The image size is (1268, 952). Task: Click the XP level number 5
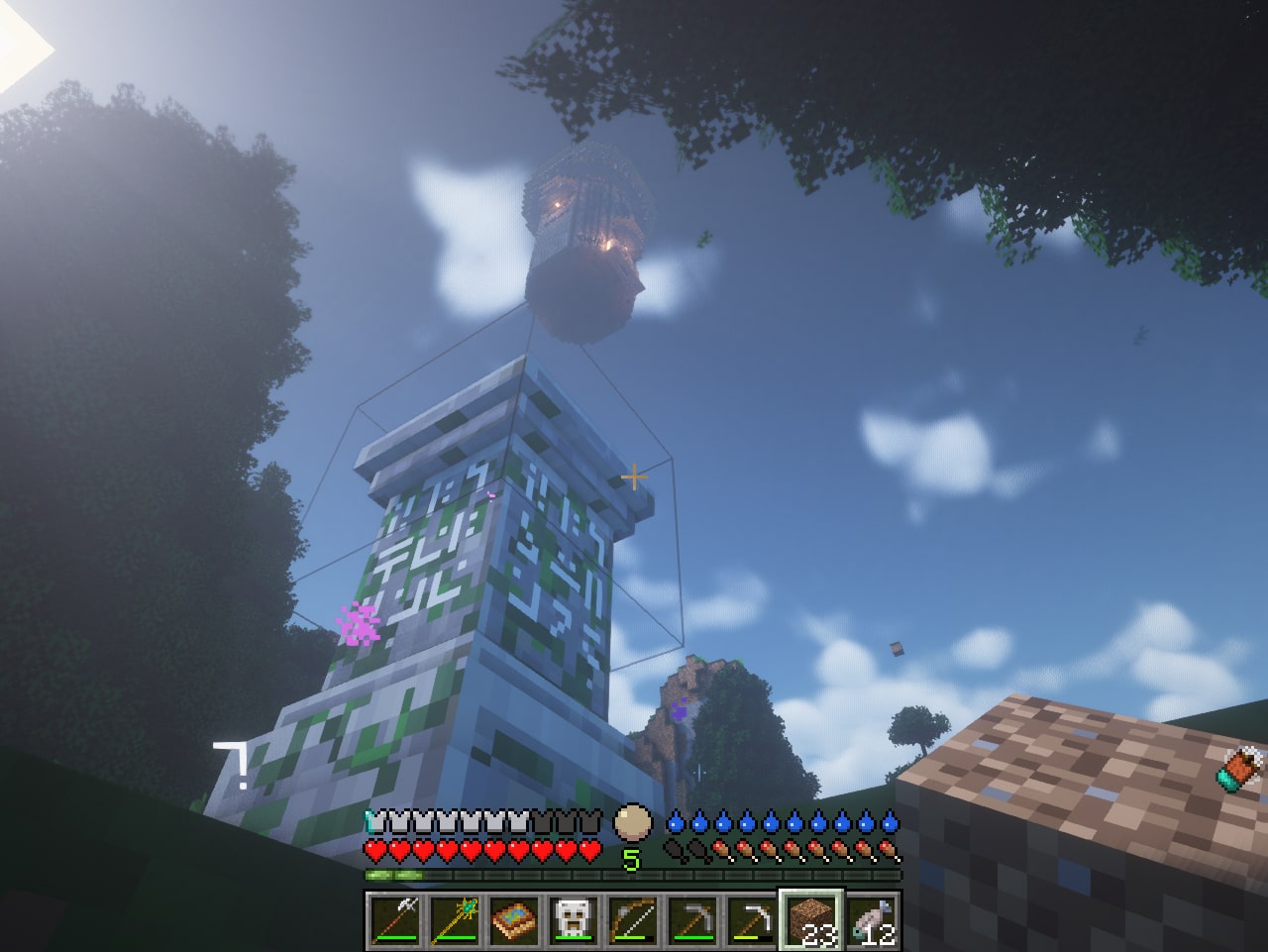(631, 860)
